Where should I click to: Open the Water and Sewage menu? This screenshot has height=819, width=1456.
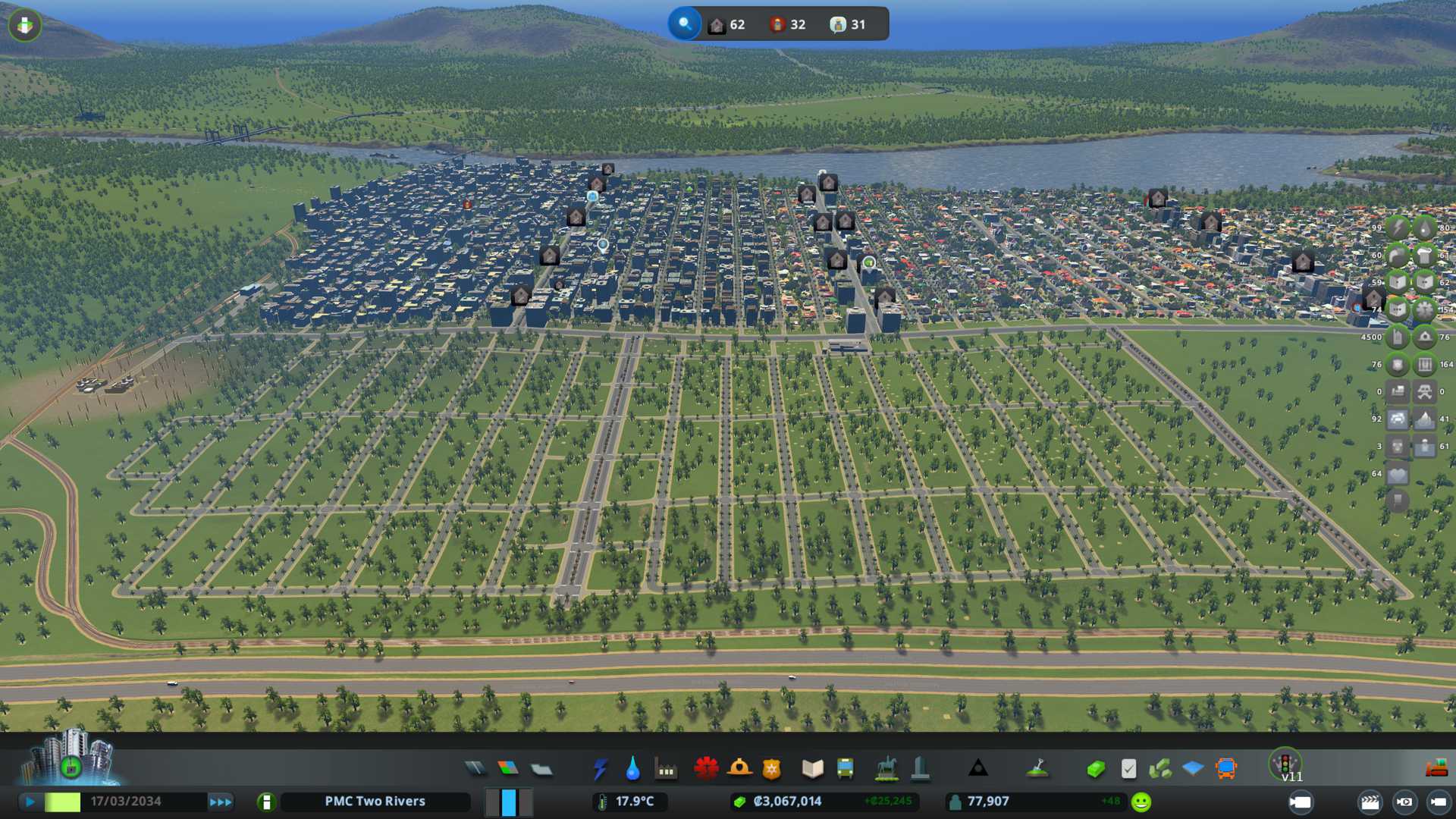pyautogui.click(x=632, y=769)
